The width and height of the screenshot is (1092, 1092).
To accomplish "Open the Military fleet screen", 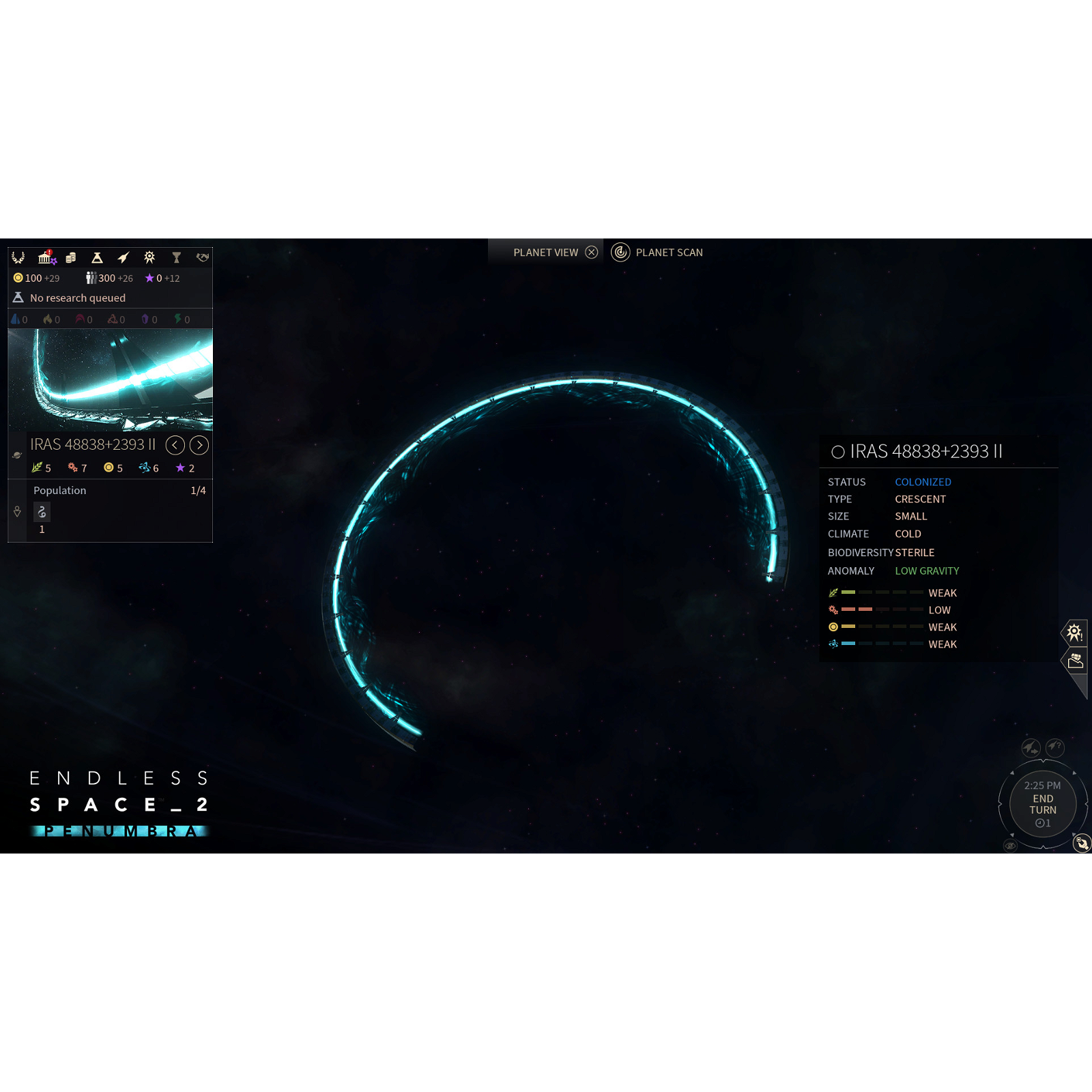I will [x=123, y=258].
